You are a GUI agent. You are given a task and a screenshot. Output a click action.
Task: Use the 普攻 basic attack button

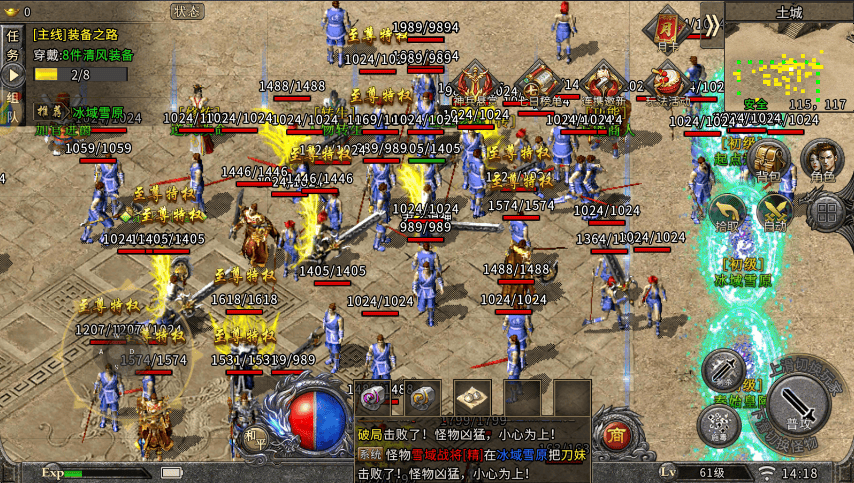point(797,405)
